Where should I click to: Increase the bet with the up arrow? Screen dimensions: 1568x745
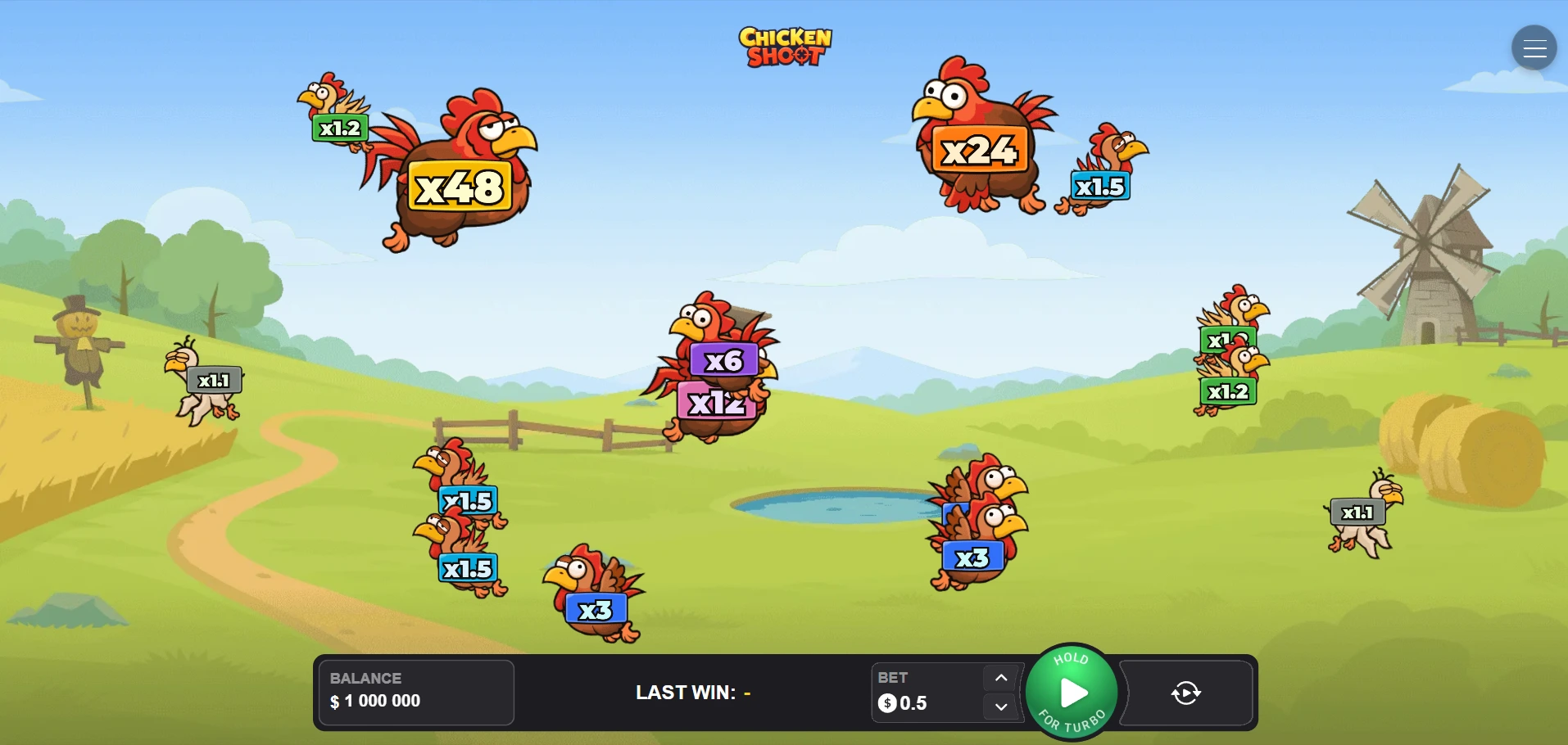(x=1000, y=678)
